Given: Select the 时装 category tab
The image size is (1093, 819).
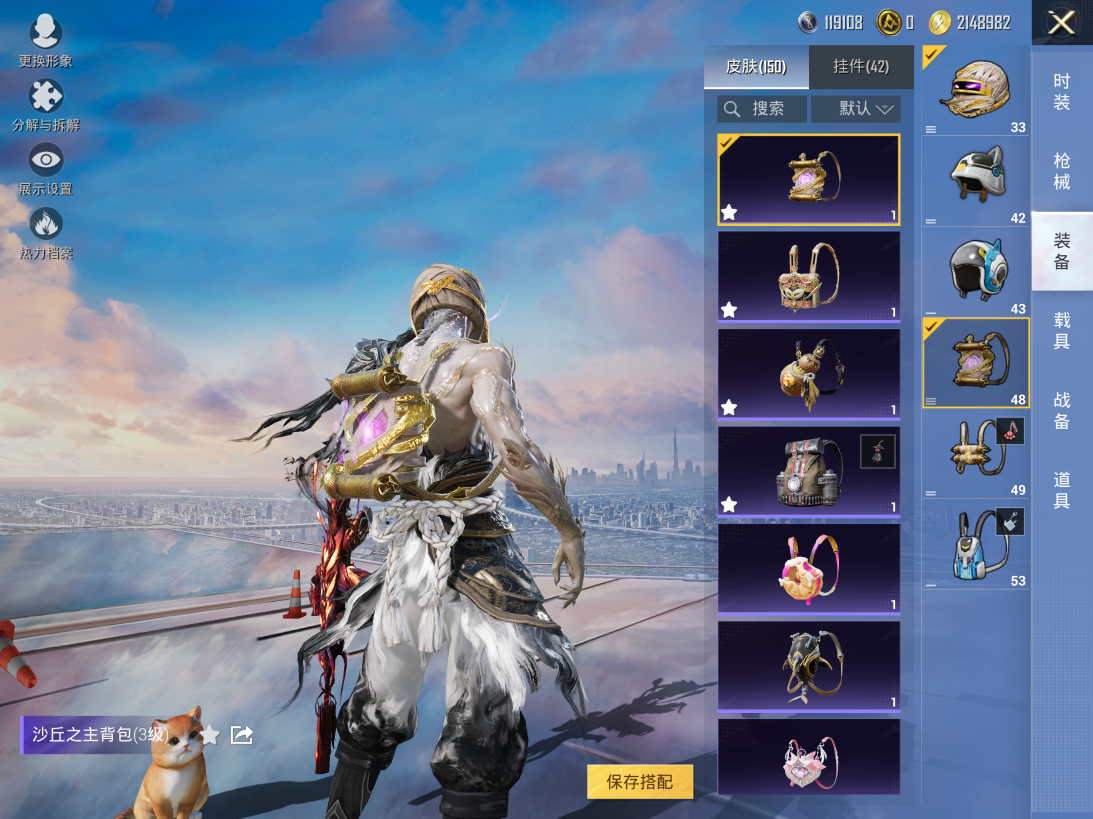Looking at the screenshot, I should coord(1062,92).
